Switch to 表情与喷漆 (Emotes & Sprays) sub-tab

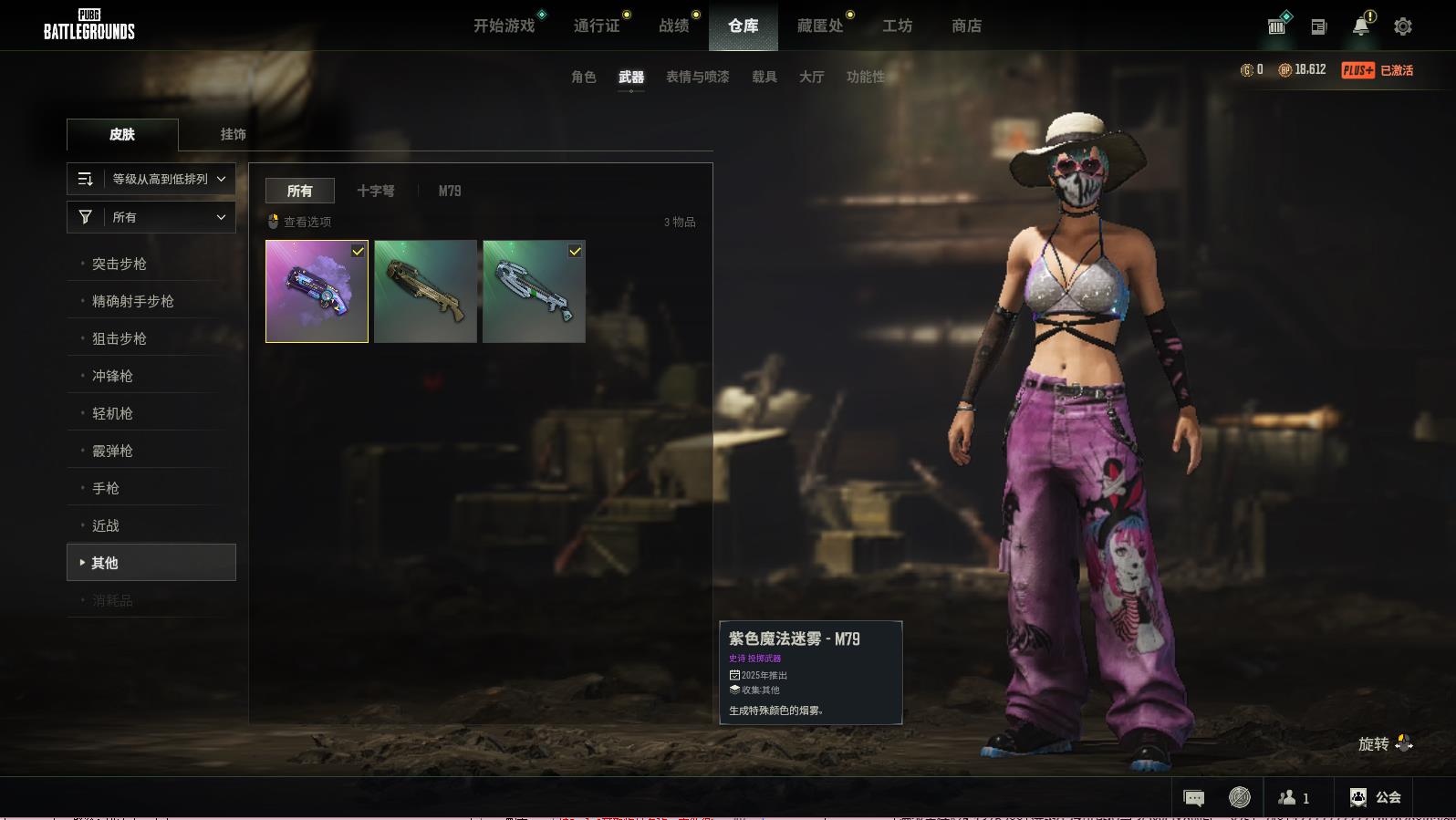pos(698,77)
